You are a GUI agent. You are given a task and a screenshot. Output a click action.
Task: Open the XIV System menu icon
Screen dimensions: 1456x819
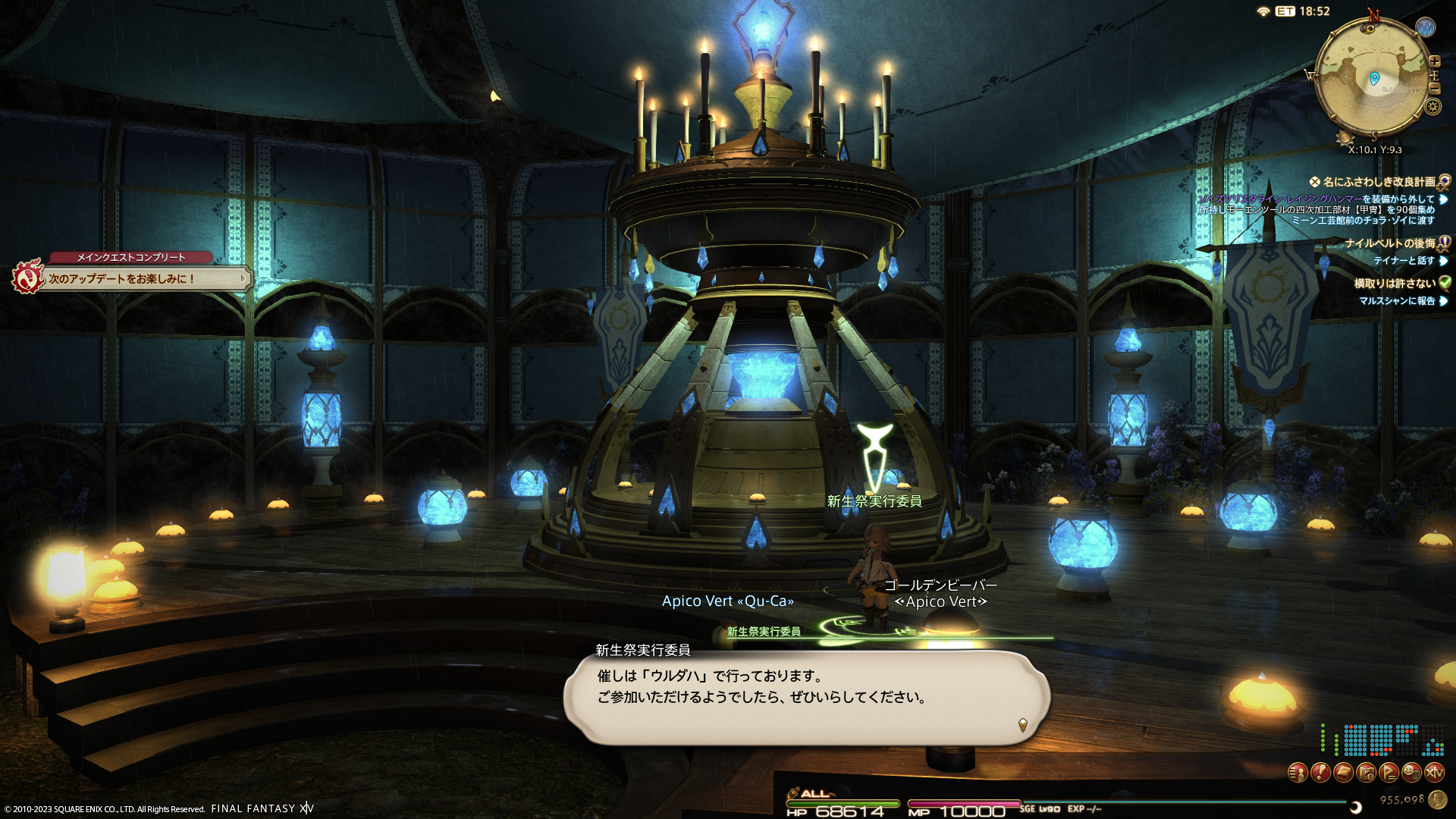[1434, 773]
